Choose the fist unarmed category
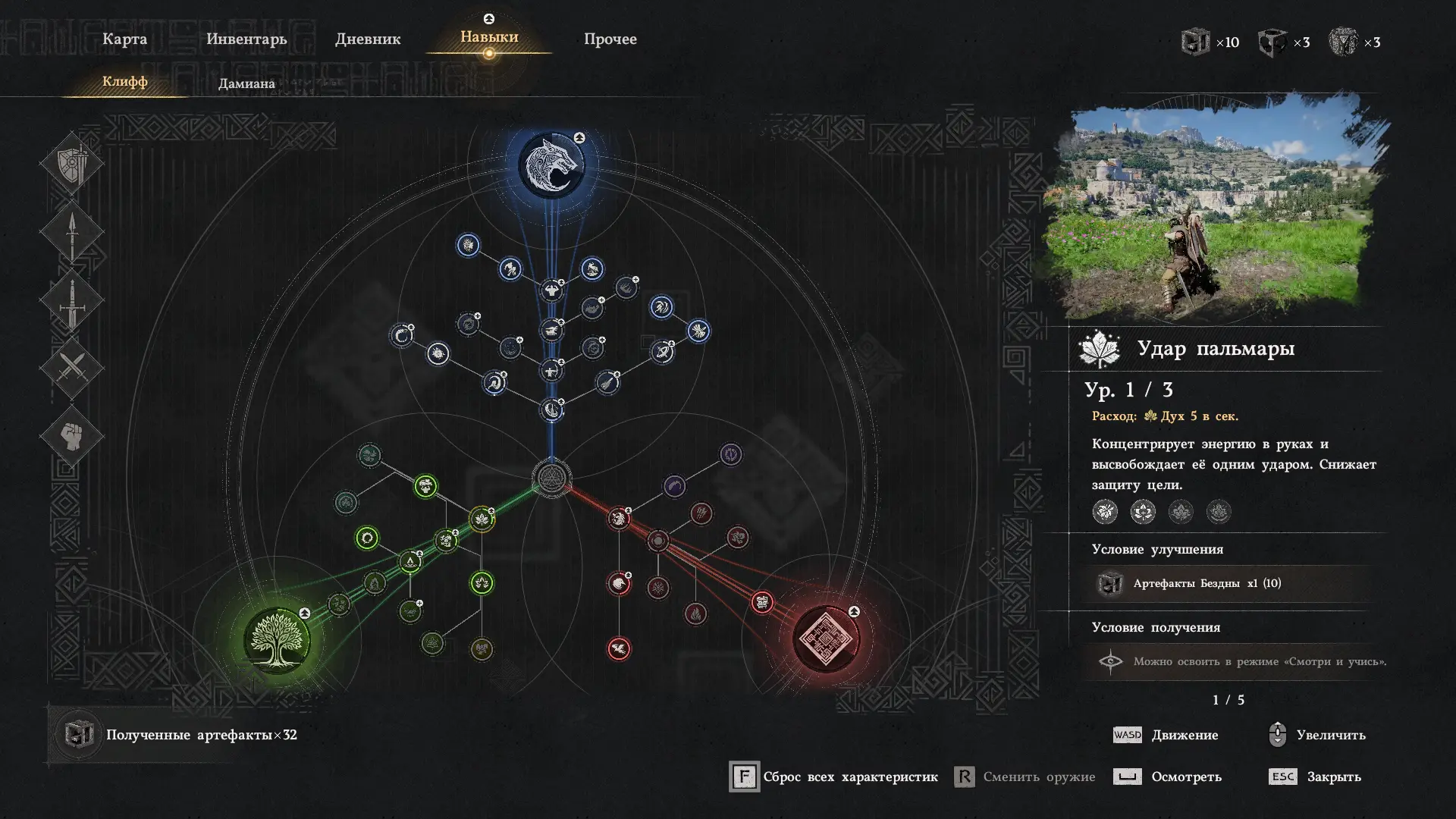This screenshot has width=1456, height=819. point(72,436)
